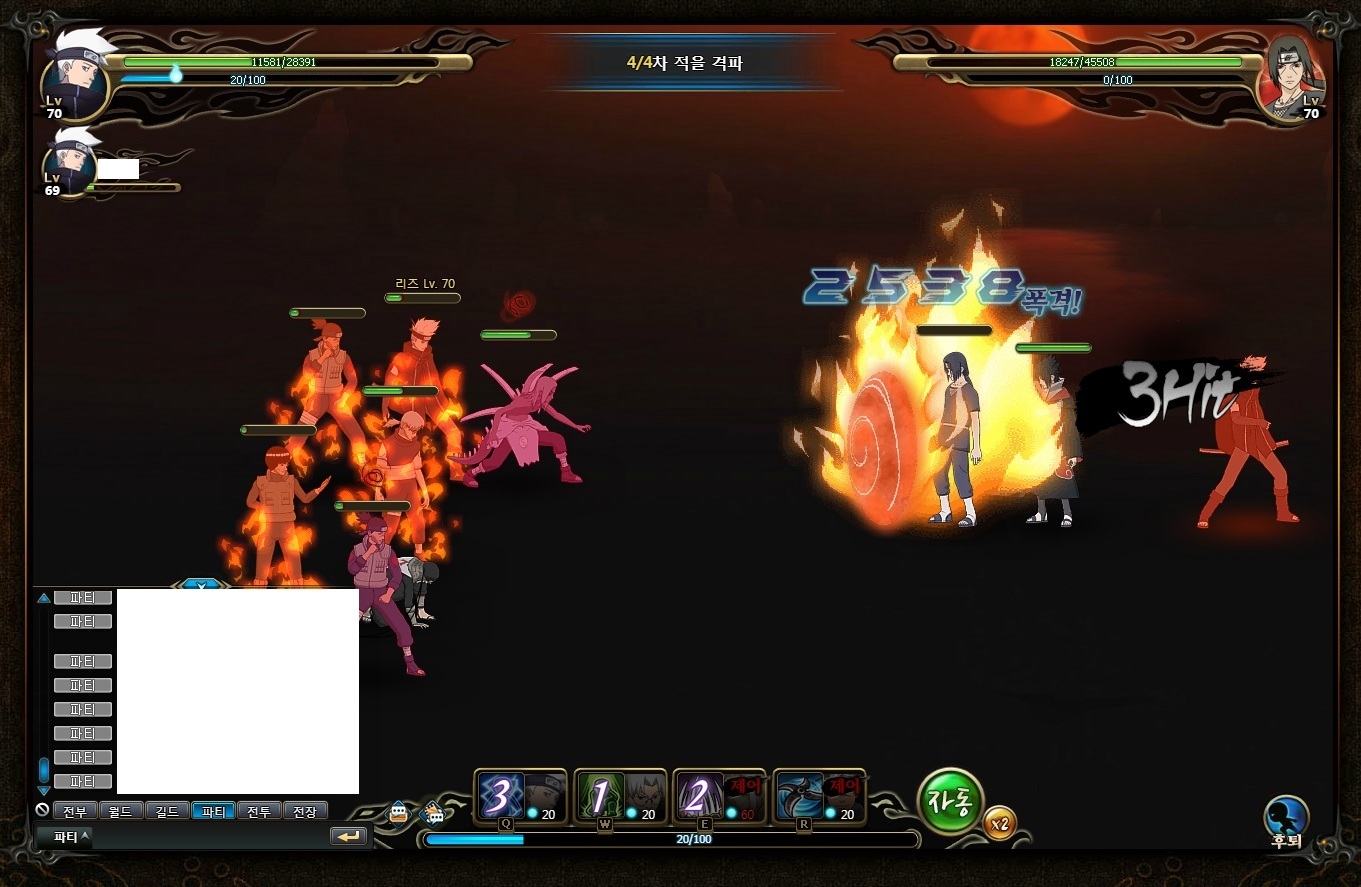The height and width of the screenshot is (887, 1361).
Task: Activate the W skill with the green icon
Action: coord(600,796)
